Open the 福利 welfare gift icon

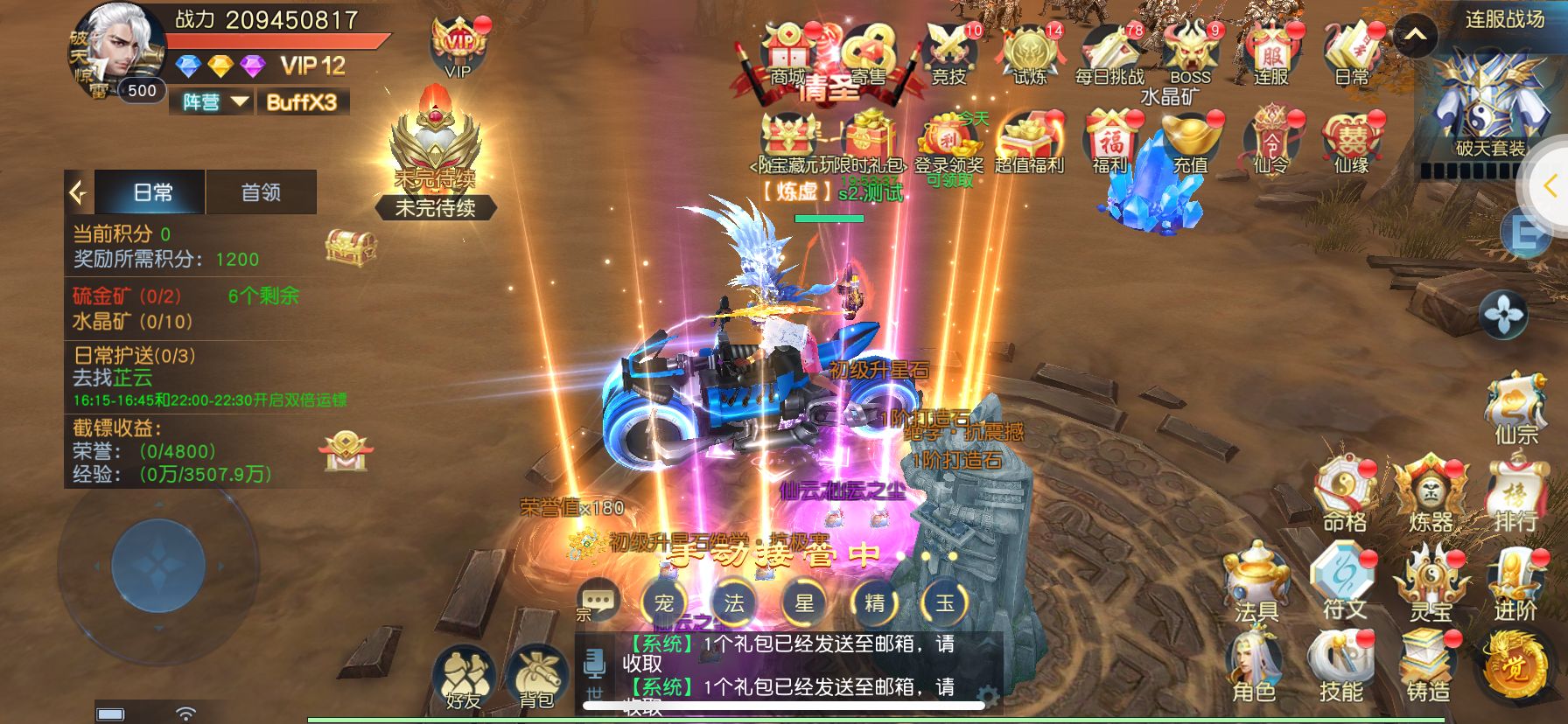coord(1109,142)
